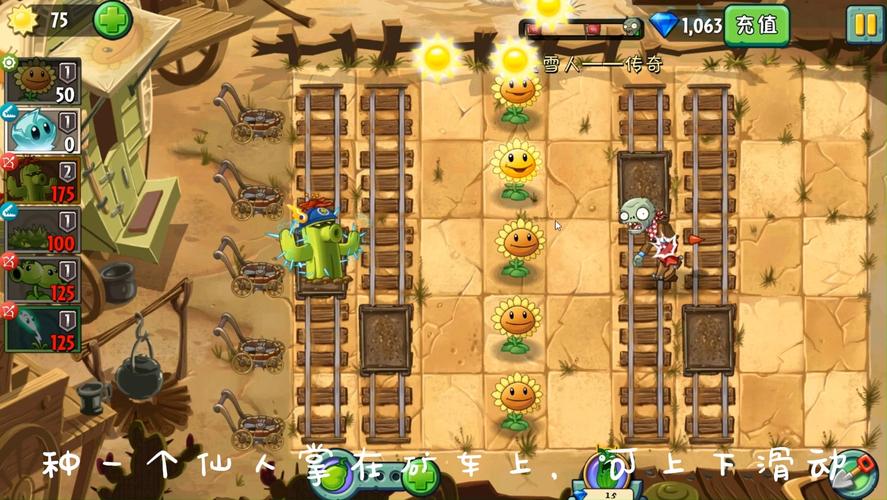The height and width of the screenshot is (500, 887).
Task: Select the Sunflower seed packet
Action: pyautogui.click(x=43, y=80)
